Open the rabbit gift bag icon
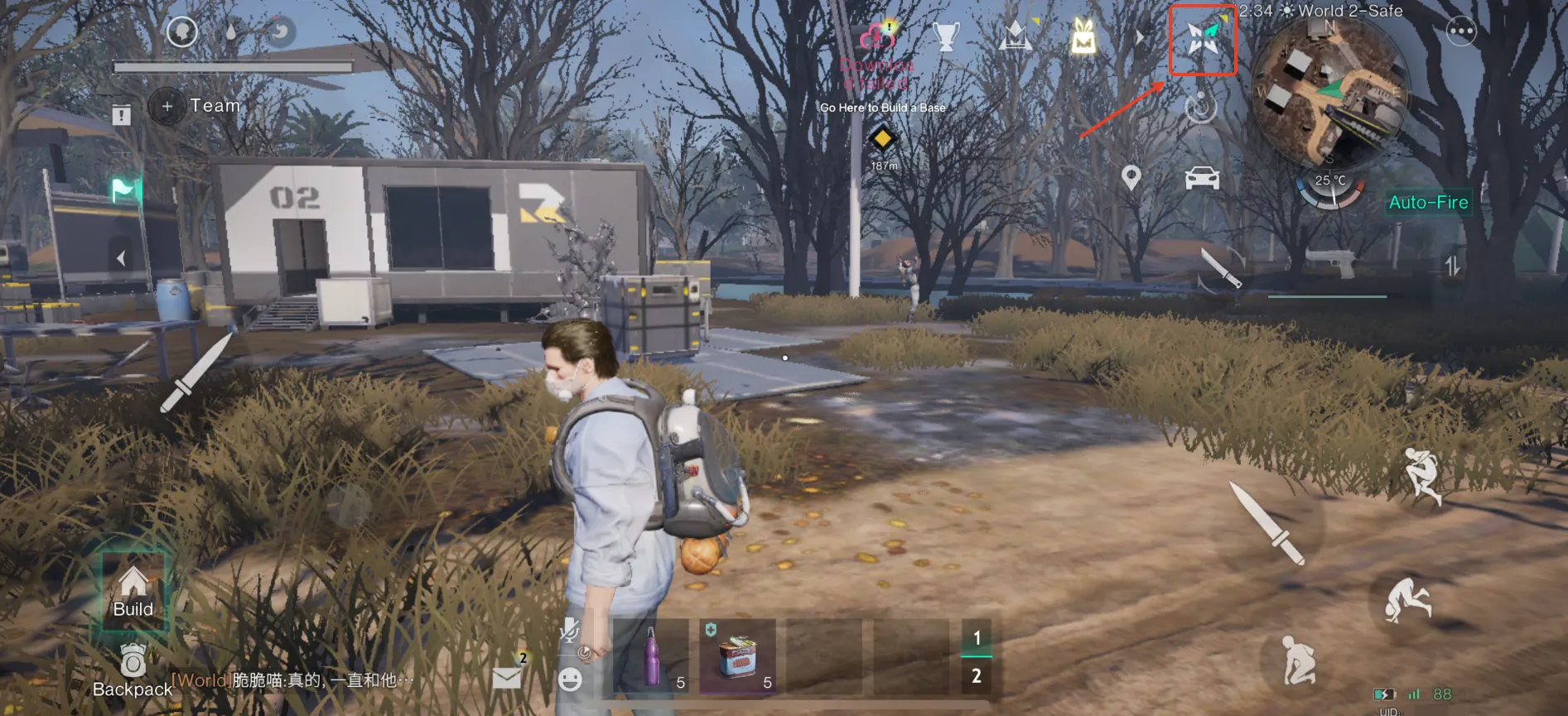This screenshot has width=1568, height=716. [1083, 37]
